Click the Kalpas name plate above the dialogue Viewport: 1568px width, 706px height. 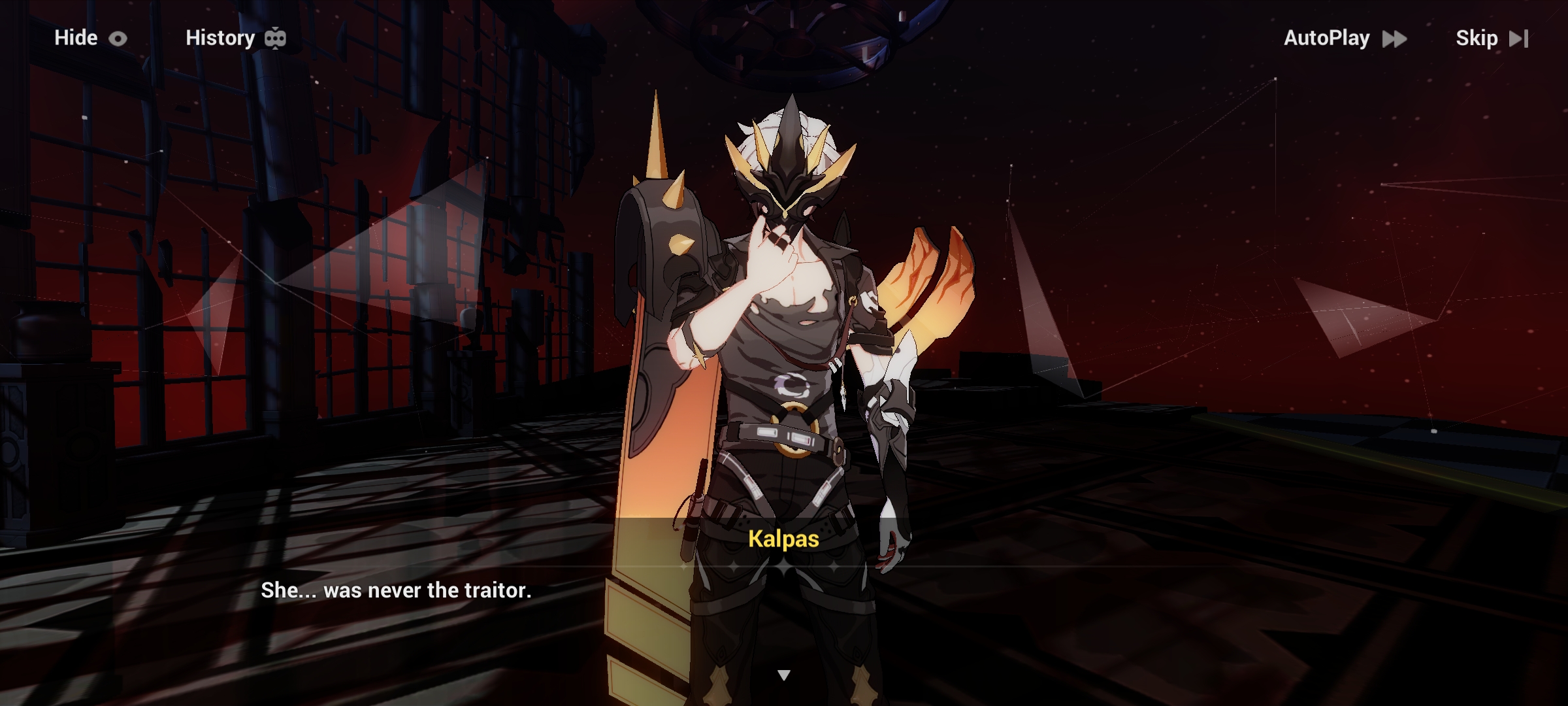[x=784, y=539]
